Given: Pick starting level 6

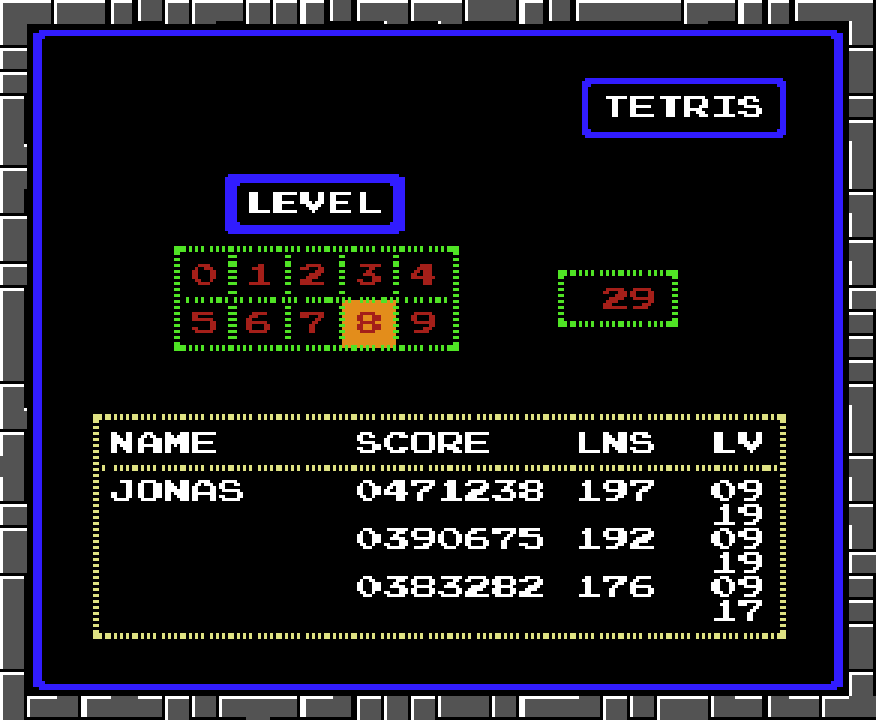Looking at the screenshot, I should click(259, 323).
